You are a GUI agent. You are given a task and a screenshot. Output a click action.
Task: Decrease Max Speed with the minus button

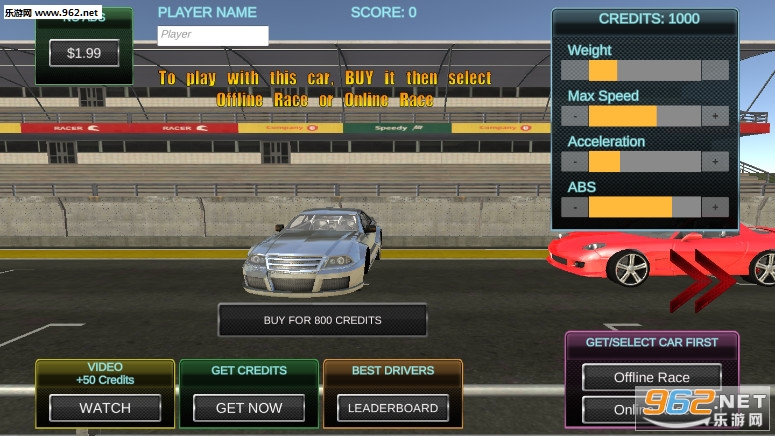[575, 116]
